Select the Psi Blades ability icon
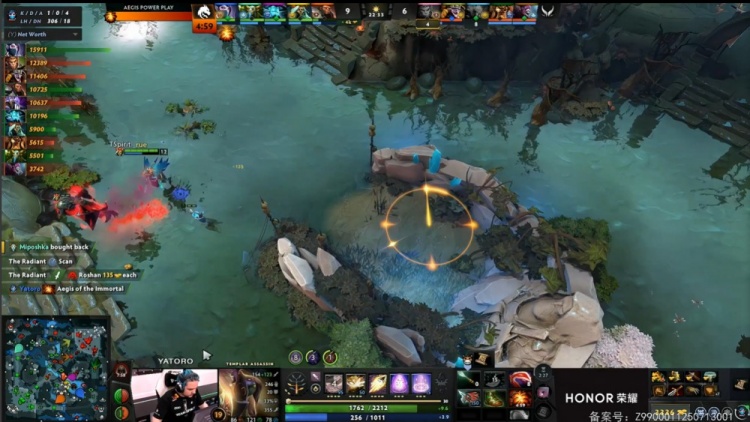Screen dimensions: 750x422 click(x=378, y=383)
